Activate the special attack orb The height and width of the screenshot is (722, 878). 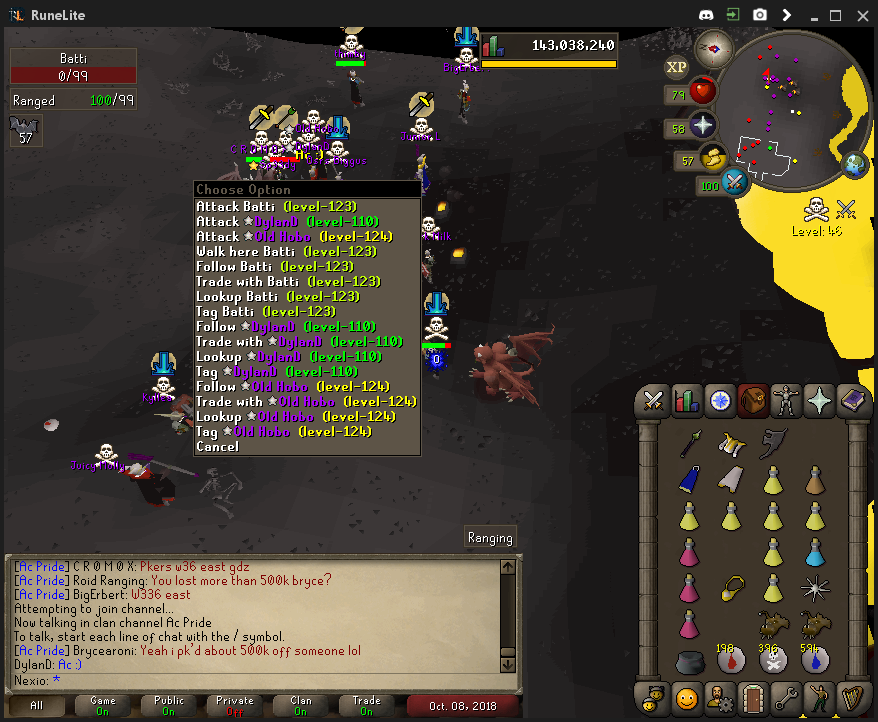pyautogui.click(x=736, y=182)
